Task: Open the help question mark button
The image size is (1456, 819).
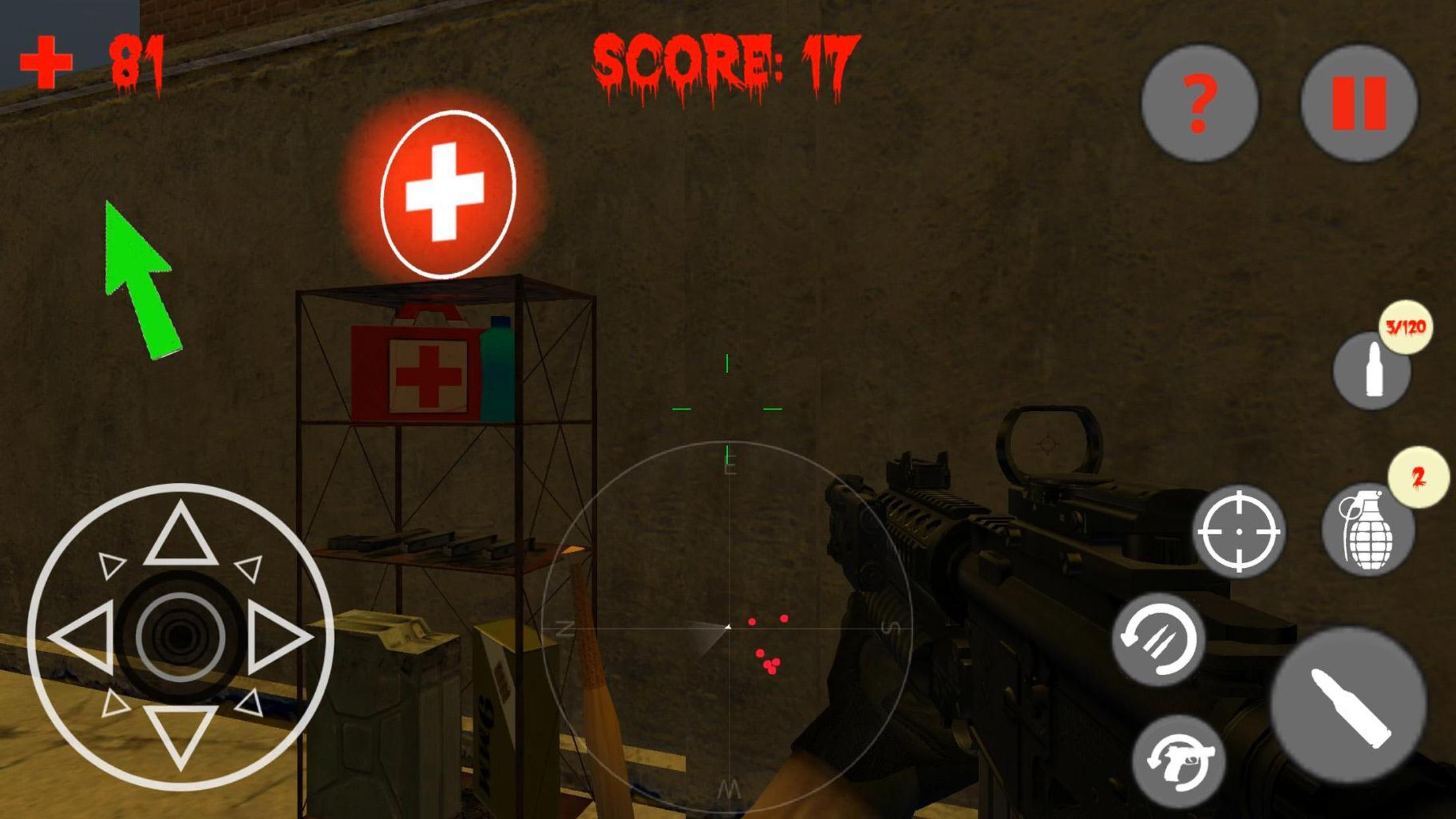Action: pyautogui.click(x=1199, y=104)
